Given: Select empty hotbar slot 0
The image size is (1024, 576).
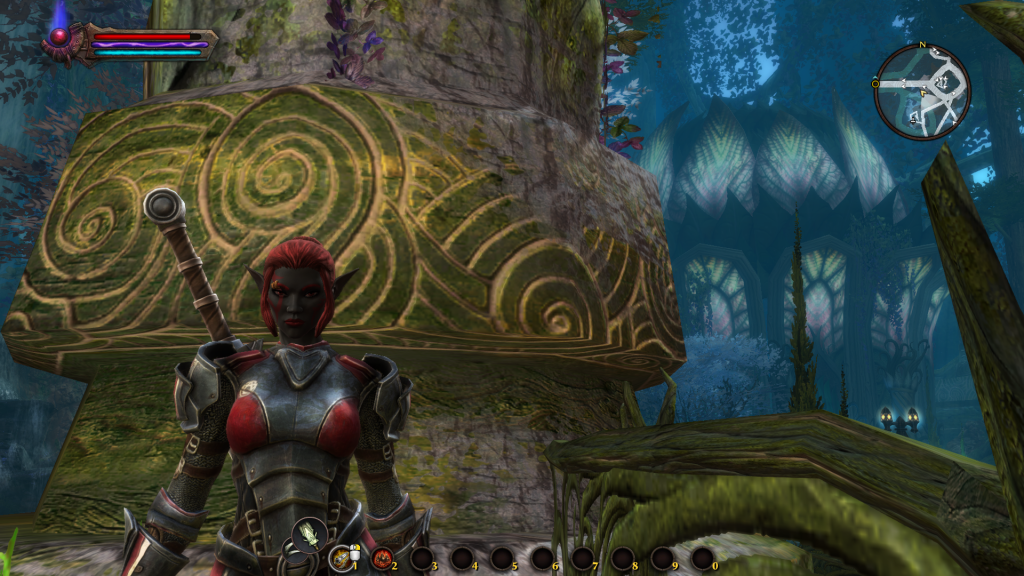Looking at the screenshot, I should (x=702, y=558).
